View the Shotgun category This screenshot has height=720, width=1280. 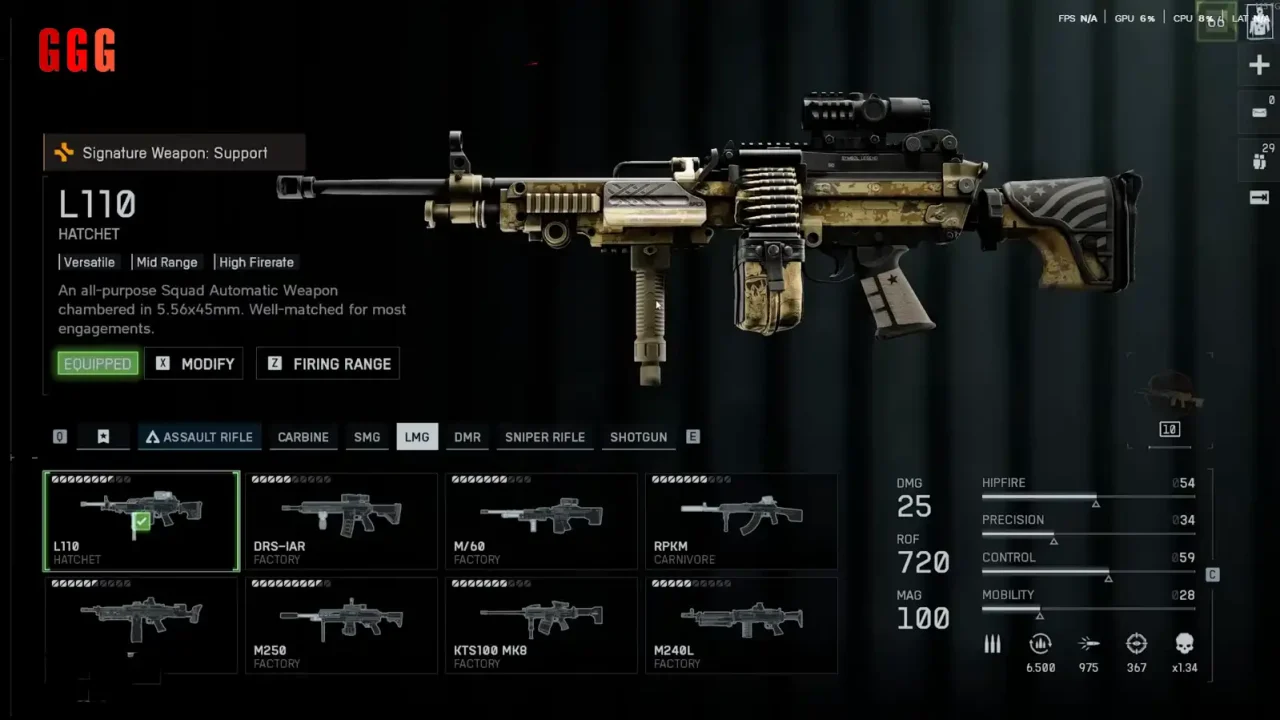638,437
